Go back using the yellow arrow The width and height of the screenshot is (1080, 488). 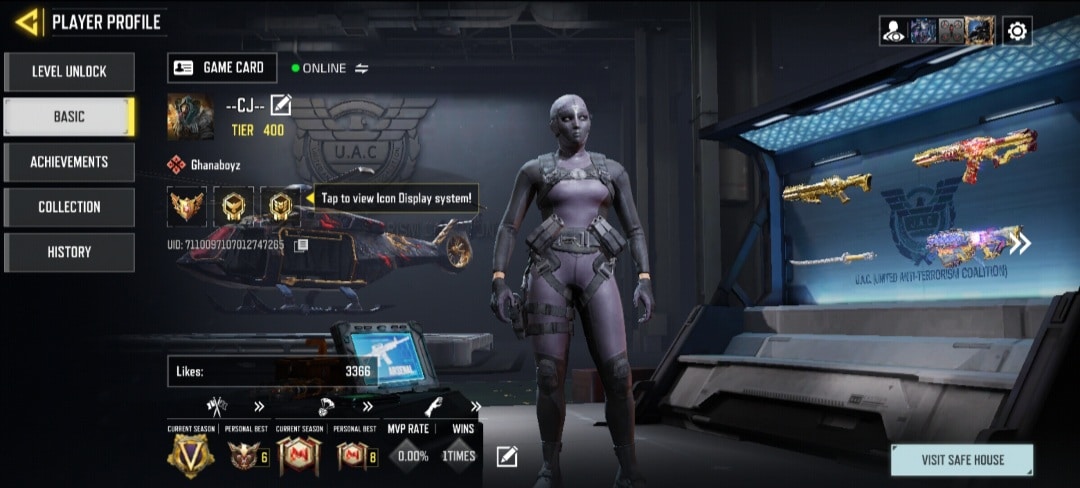[x=26, y=21]
